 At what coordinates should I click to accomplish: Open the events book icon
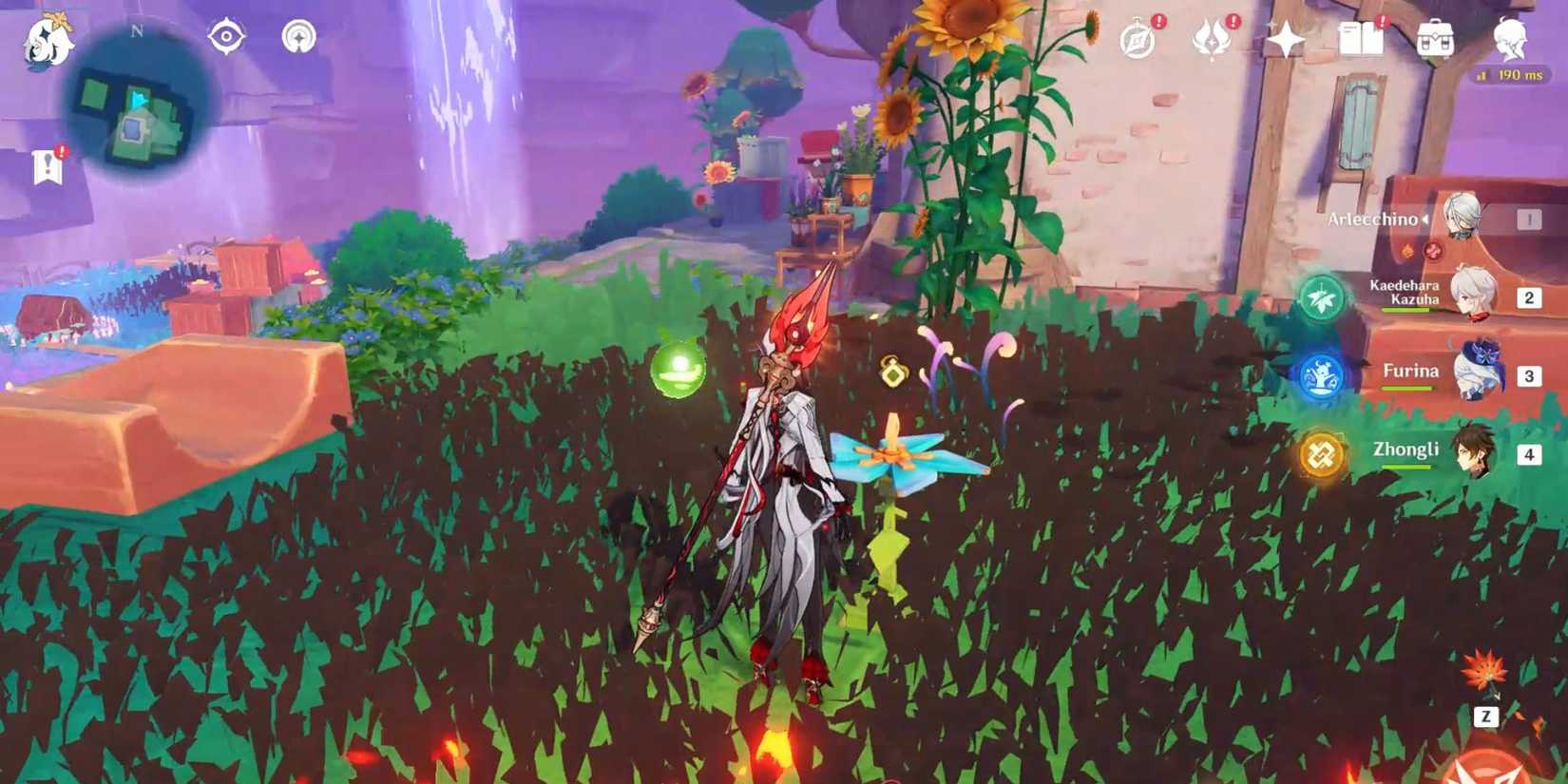pyautogui.click(x=1361, y=38)
